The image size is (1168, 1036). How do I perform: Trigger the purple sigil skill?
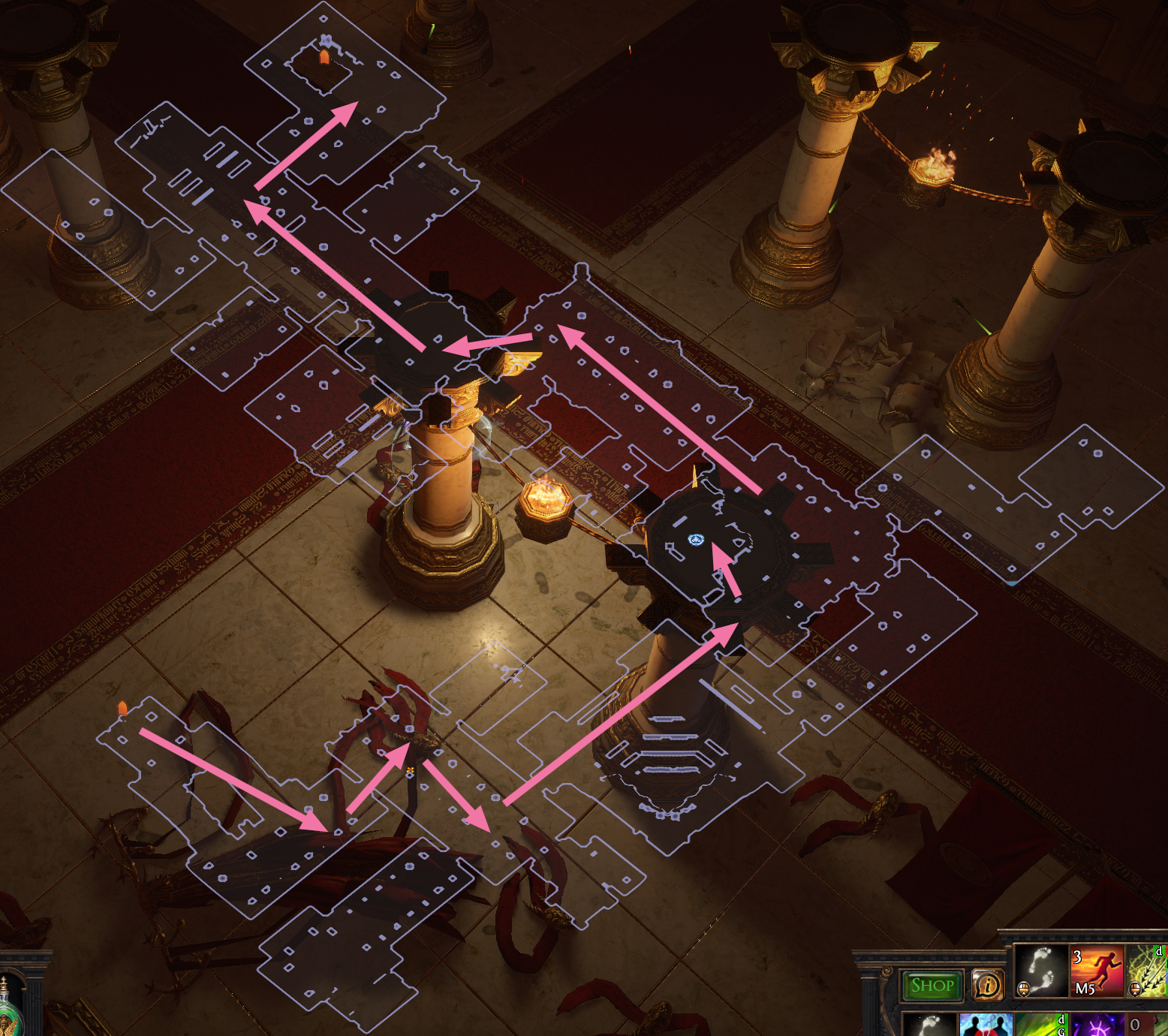pyautogui.click(x=1096, y=1025)
